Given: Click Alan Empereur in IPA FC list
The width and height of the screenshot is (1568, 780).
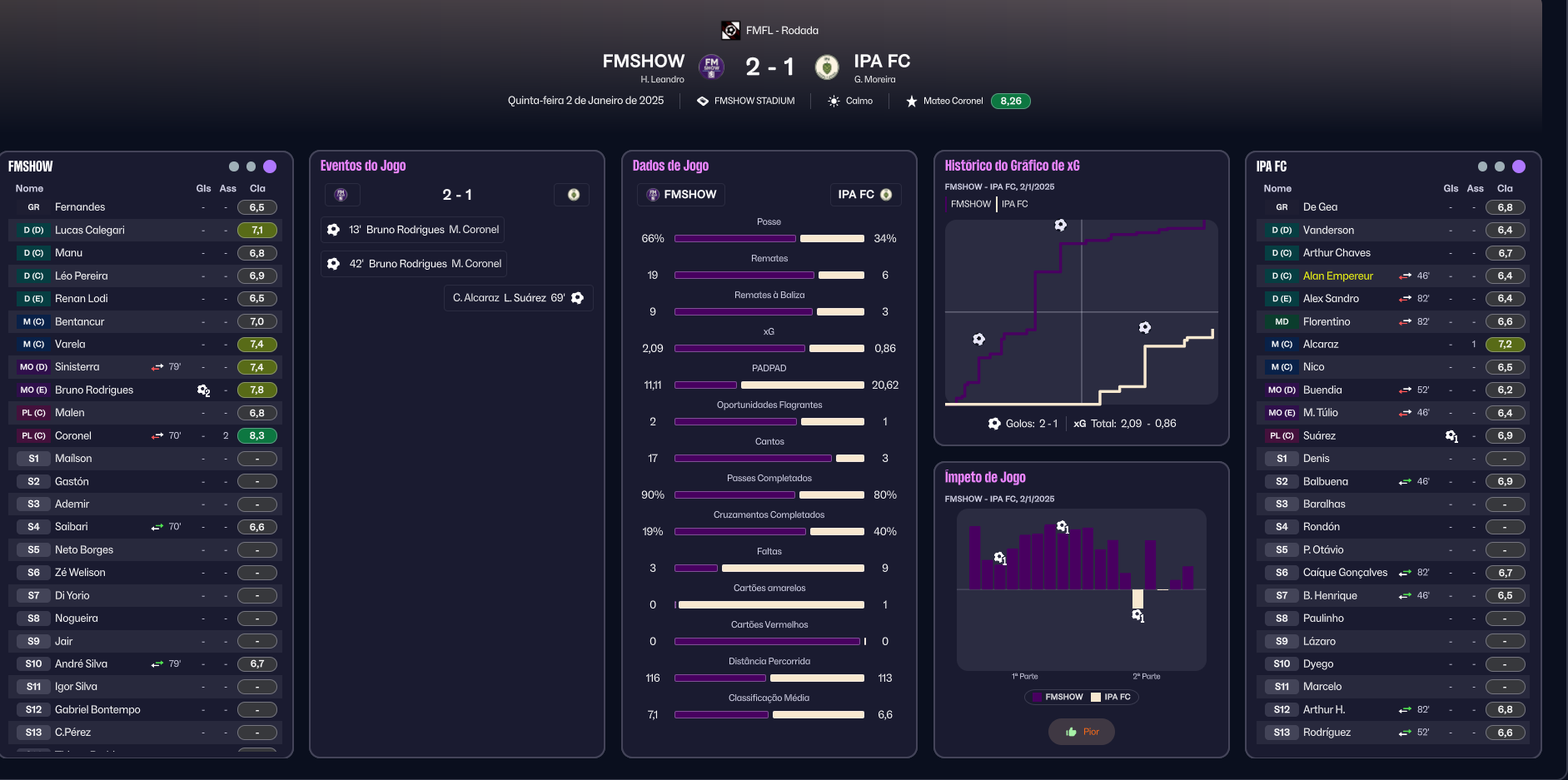Looking at the screenshot, I should click(1337, 276).
